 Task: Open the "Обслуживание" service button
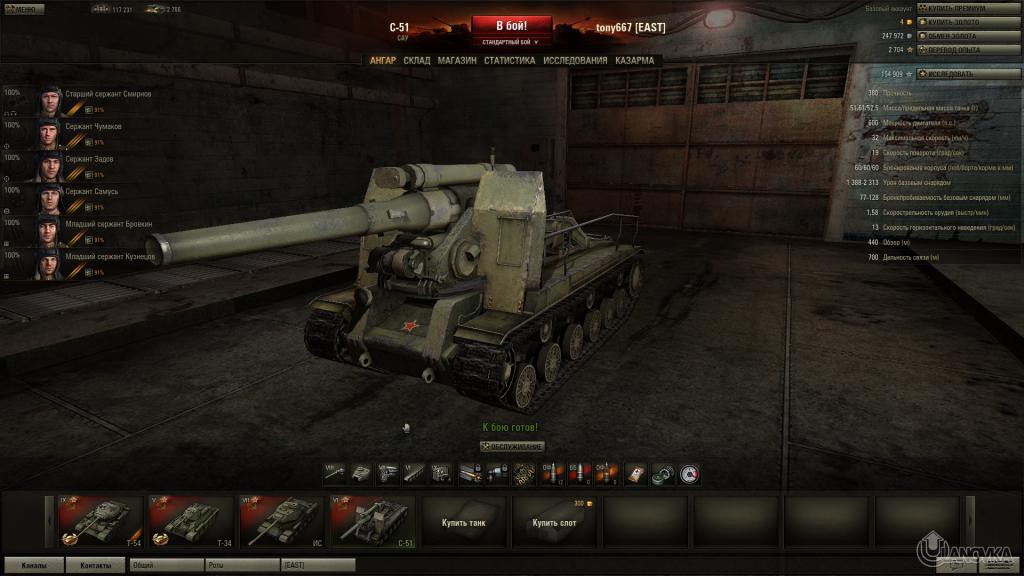click(x=513, y=446)
